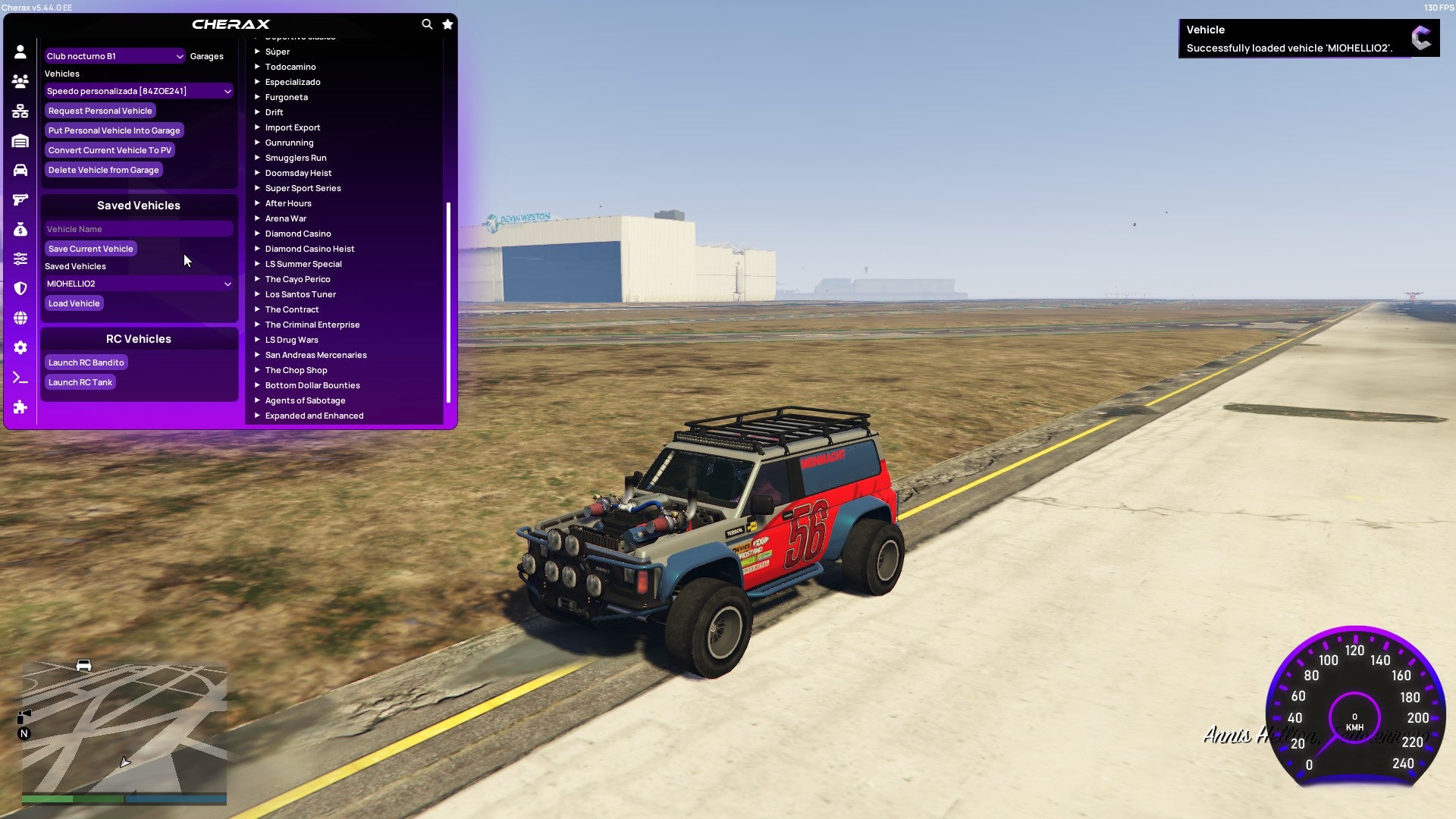Open the Club nocturno B1 garage dropdown
Screen dimensions: 1456x819
[x=114, y=55]
